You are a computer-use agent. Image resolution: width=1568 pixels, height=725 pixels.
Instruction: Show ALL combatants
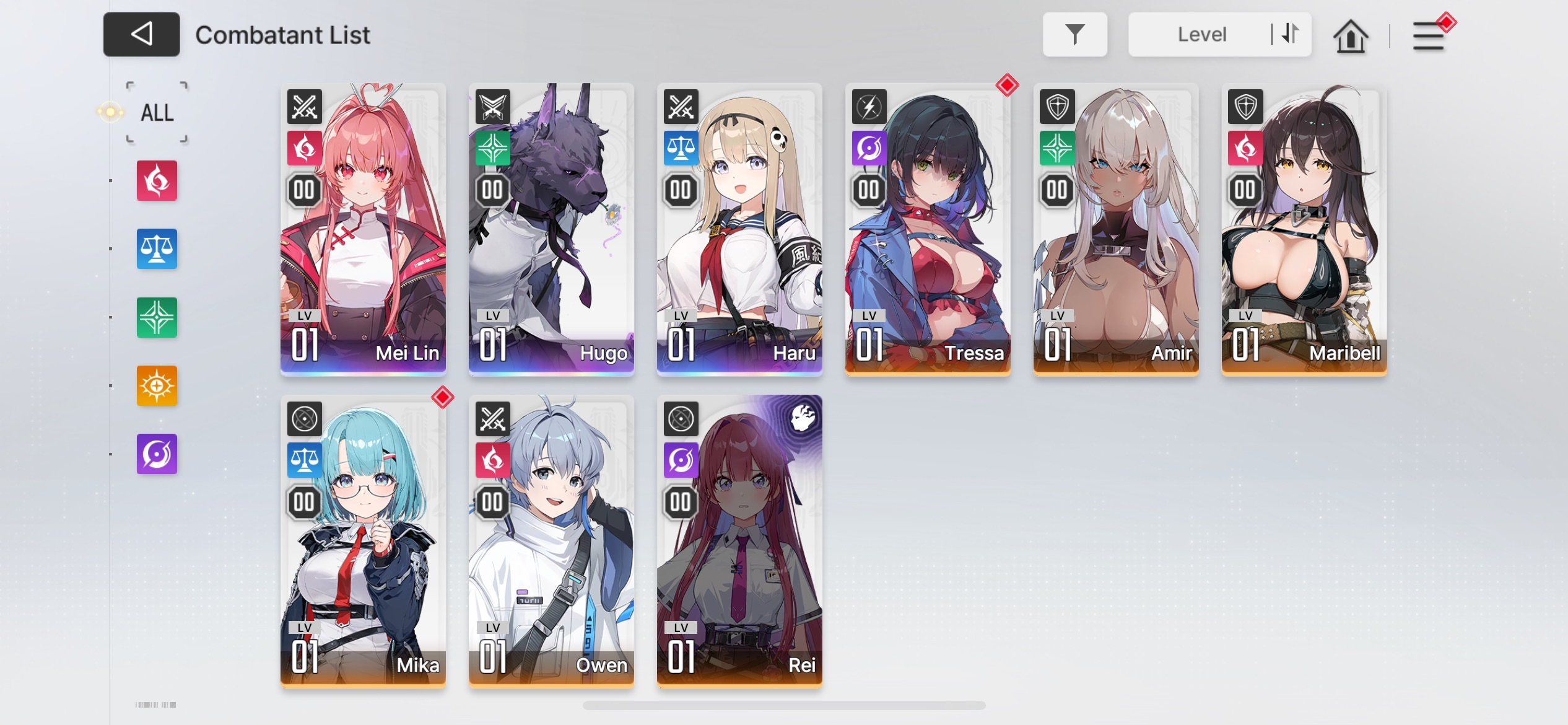157,113
